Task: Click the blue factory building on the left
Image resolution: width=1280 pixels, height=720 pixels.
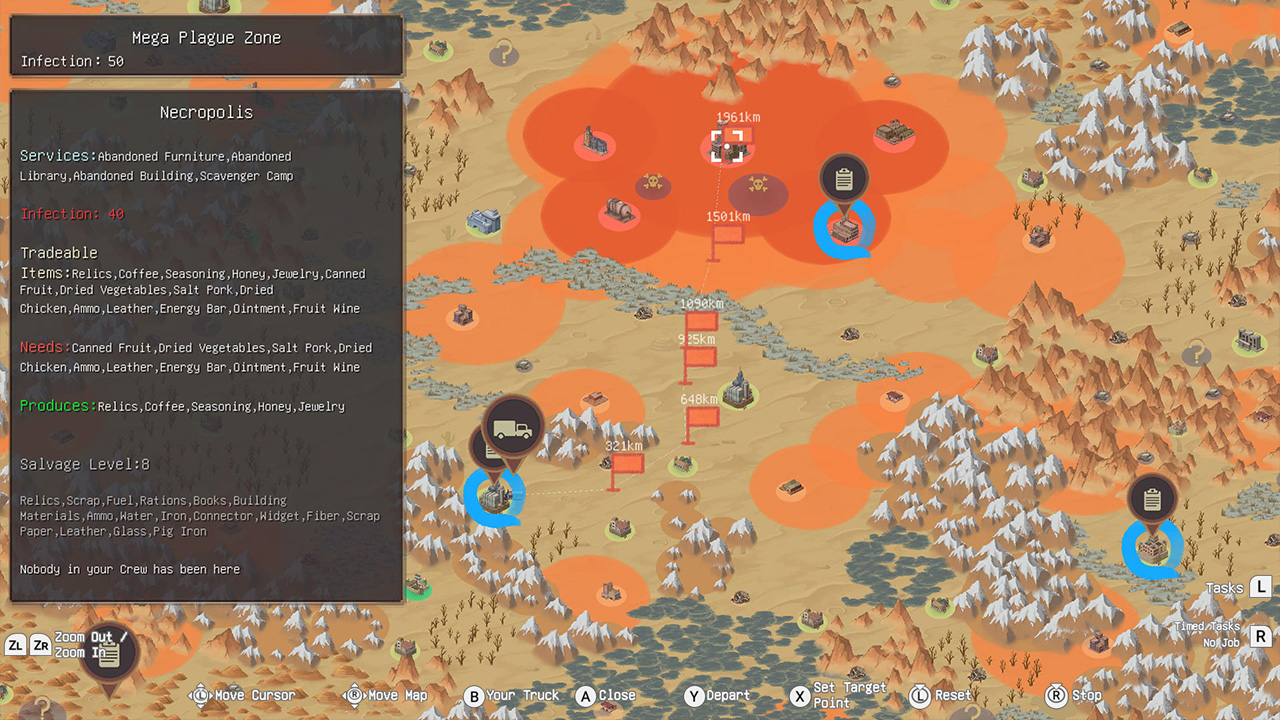Action: 484,220
